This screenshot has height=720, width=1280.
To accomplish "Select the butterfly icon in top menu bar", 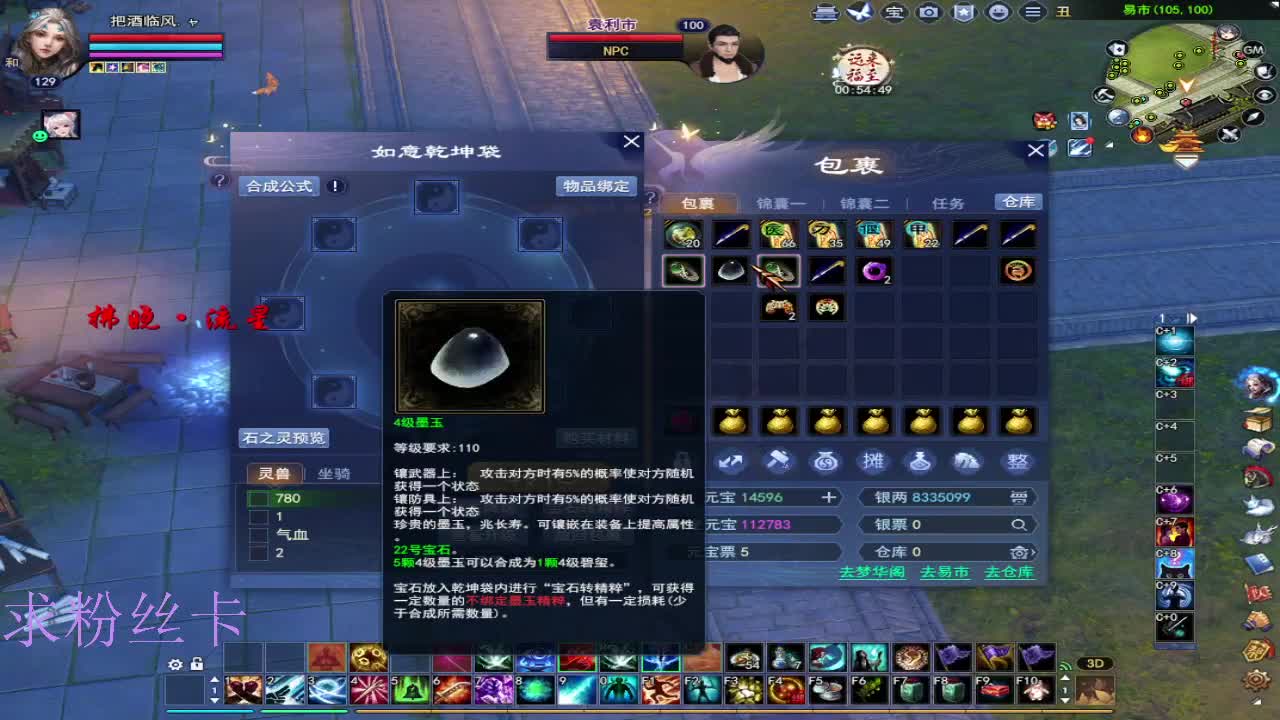I will [860, 13].
